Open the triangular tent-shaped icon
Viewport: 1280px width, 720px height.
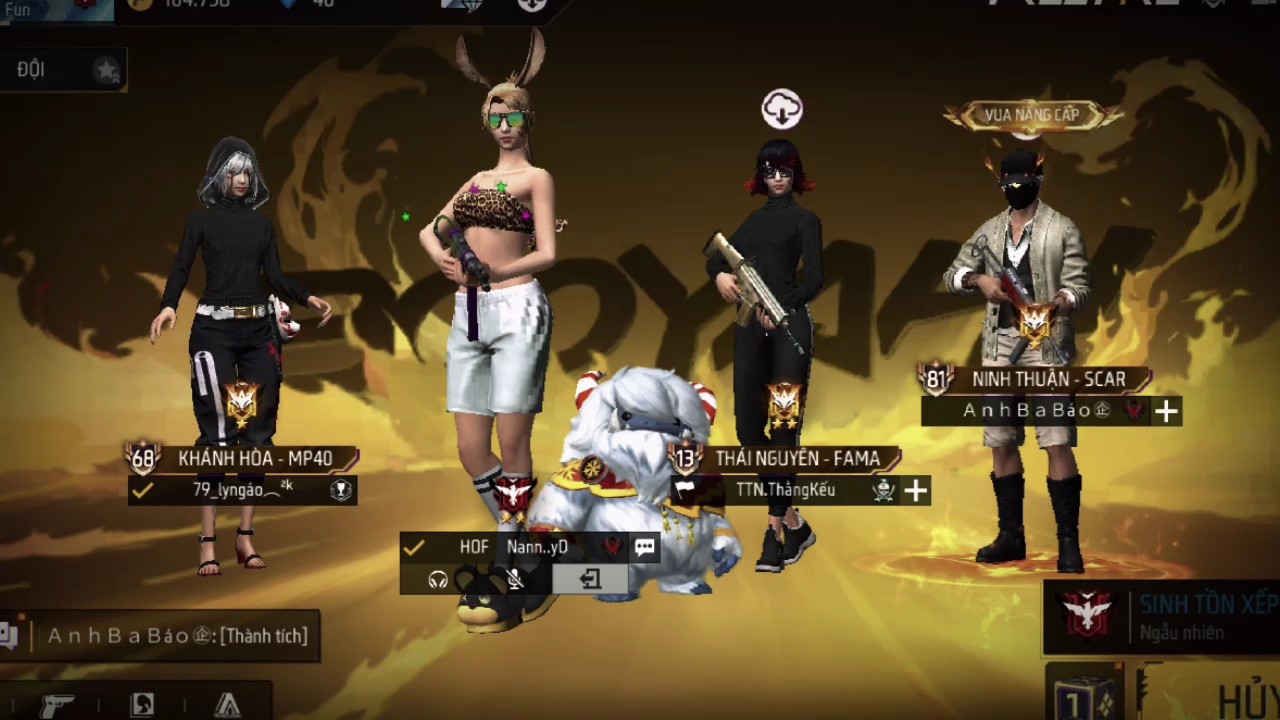[x=228, y=704]
